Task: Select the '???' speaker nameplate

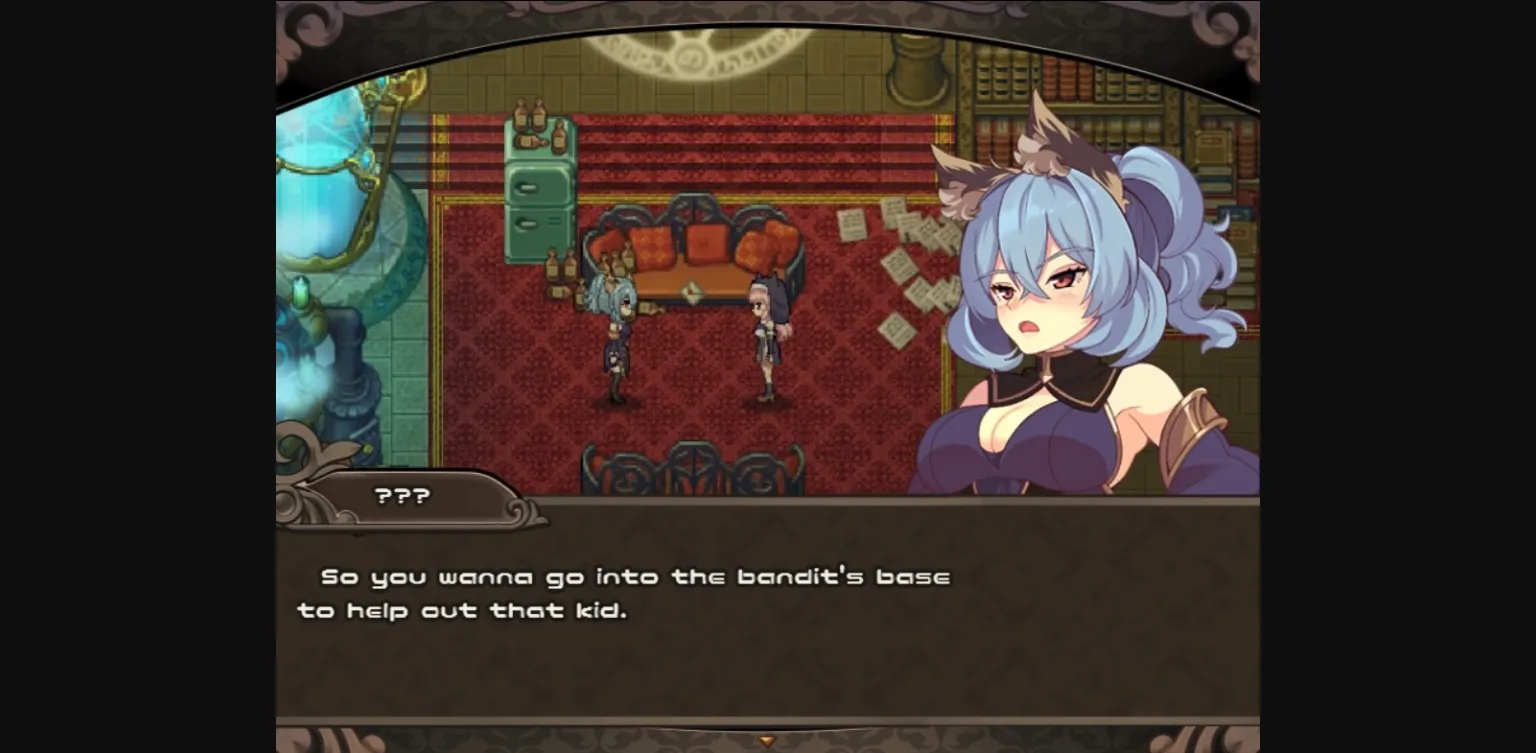Action: [400, 494]
